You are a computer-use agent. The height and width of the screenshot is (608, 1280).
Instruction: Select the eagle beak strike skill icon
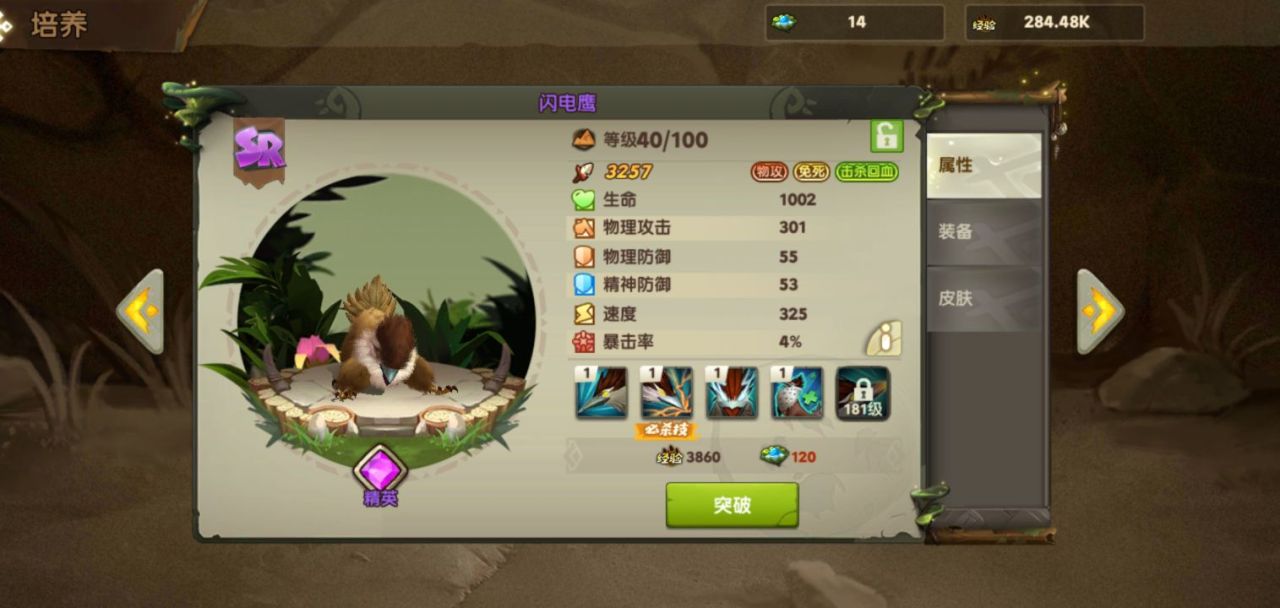(x=601, y=392)
